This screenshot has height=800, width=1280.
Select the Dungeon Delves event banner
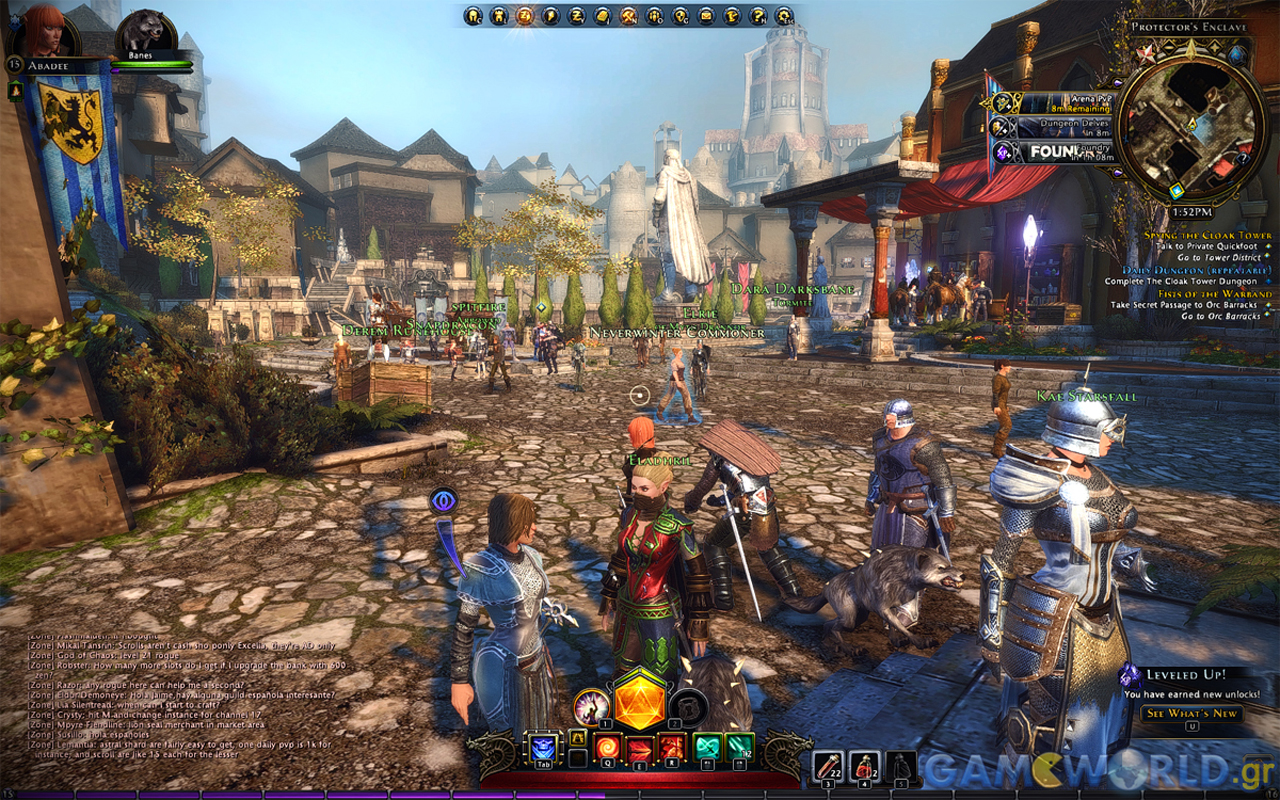[1050, 127]
